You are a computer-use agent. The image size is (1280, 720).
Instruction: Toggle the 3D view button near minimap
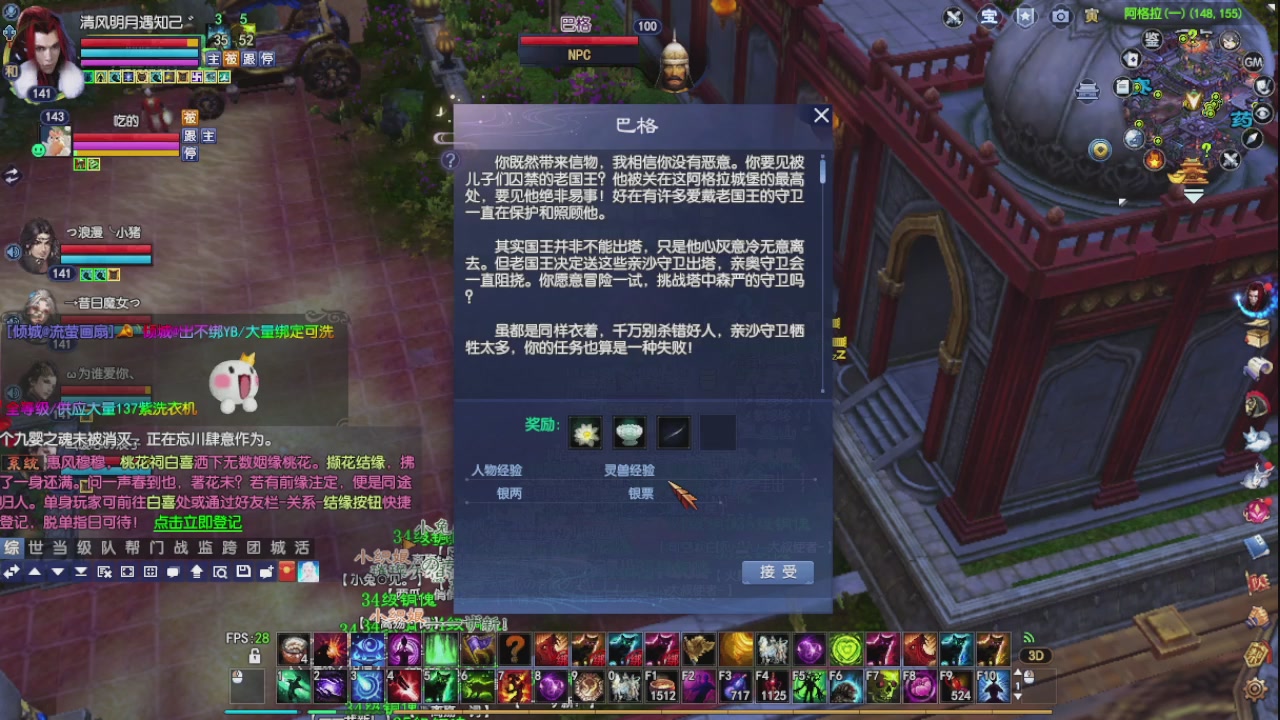tap(1037, 655)
